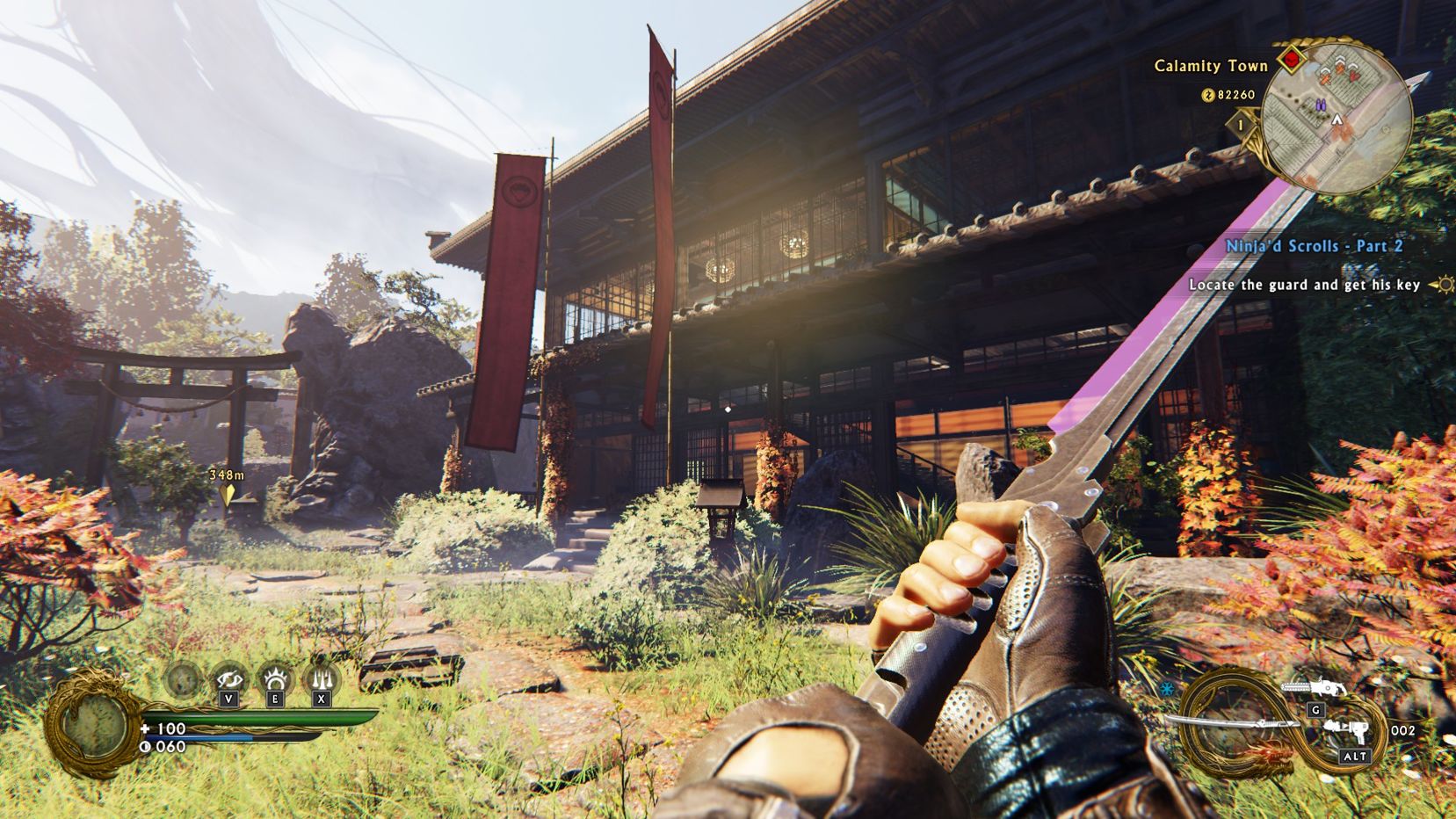
Task: Click the purple ammo marker on the minimap
Action: click(x=1320, y=105)
